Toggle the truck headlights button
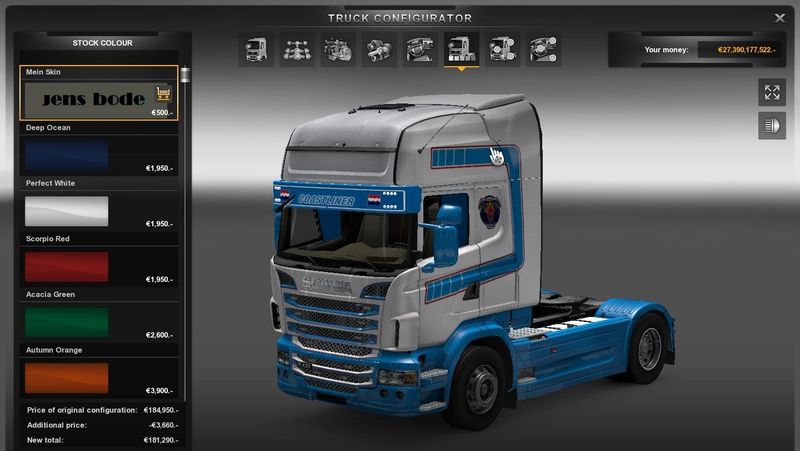 click(772, 126)
